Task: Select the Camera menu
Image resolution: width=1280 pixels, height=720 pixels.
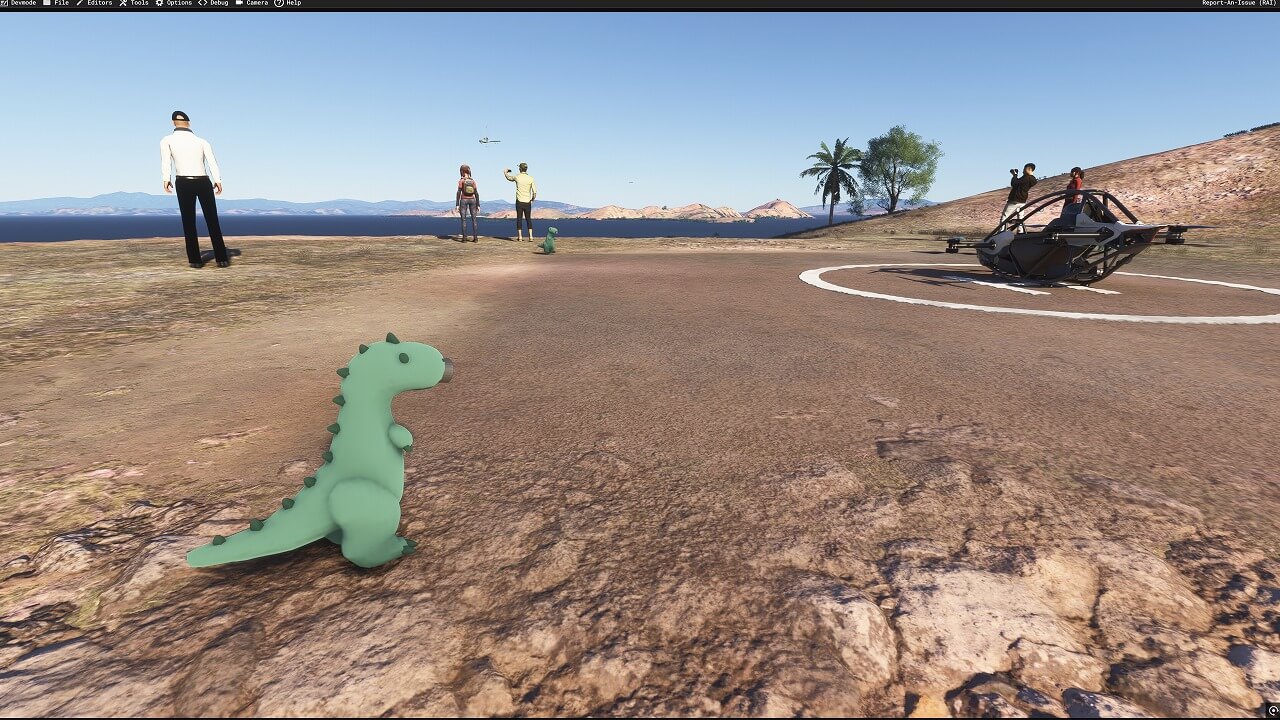Action: pyautogui.click(x=254, y=4)
